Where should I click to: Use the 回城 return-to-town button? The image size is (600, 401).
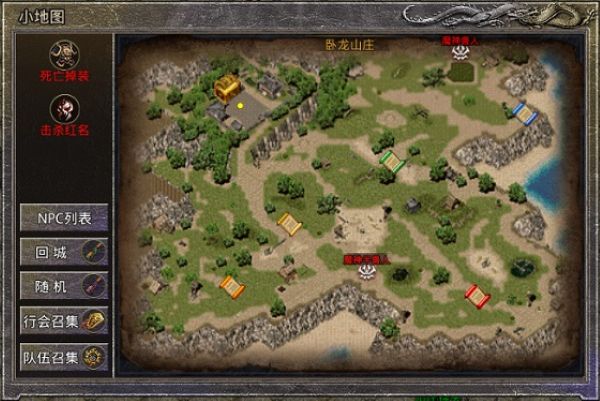65,250
